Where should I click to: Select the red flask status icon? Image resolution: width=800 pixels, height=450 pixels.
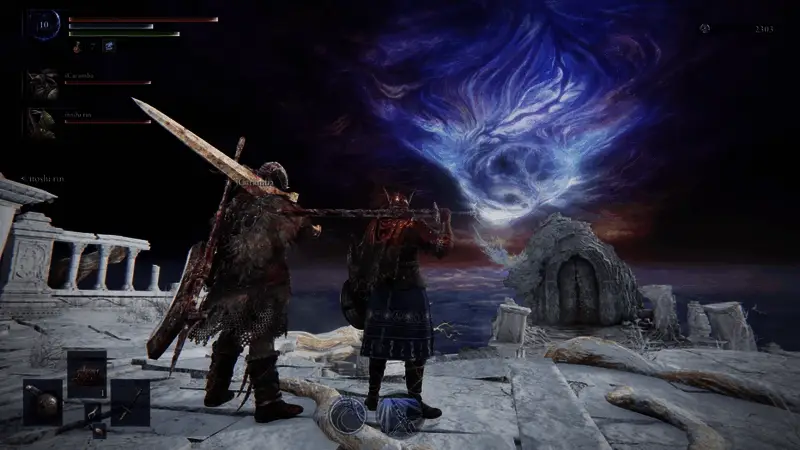click(77, 46)
